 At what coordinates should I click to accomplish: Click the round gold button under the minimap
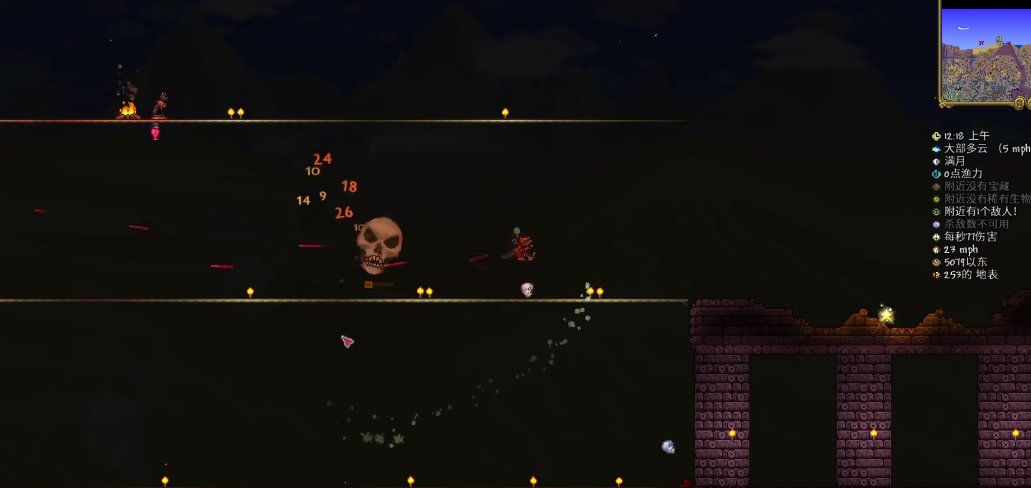(1020, 102)
